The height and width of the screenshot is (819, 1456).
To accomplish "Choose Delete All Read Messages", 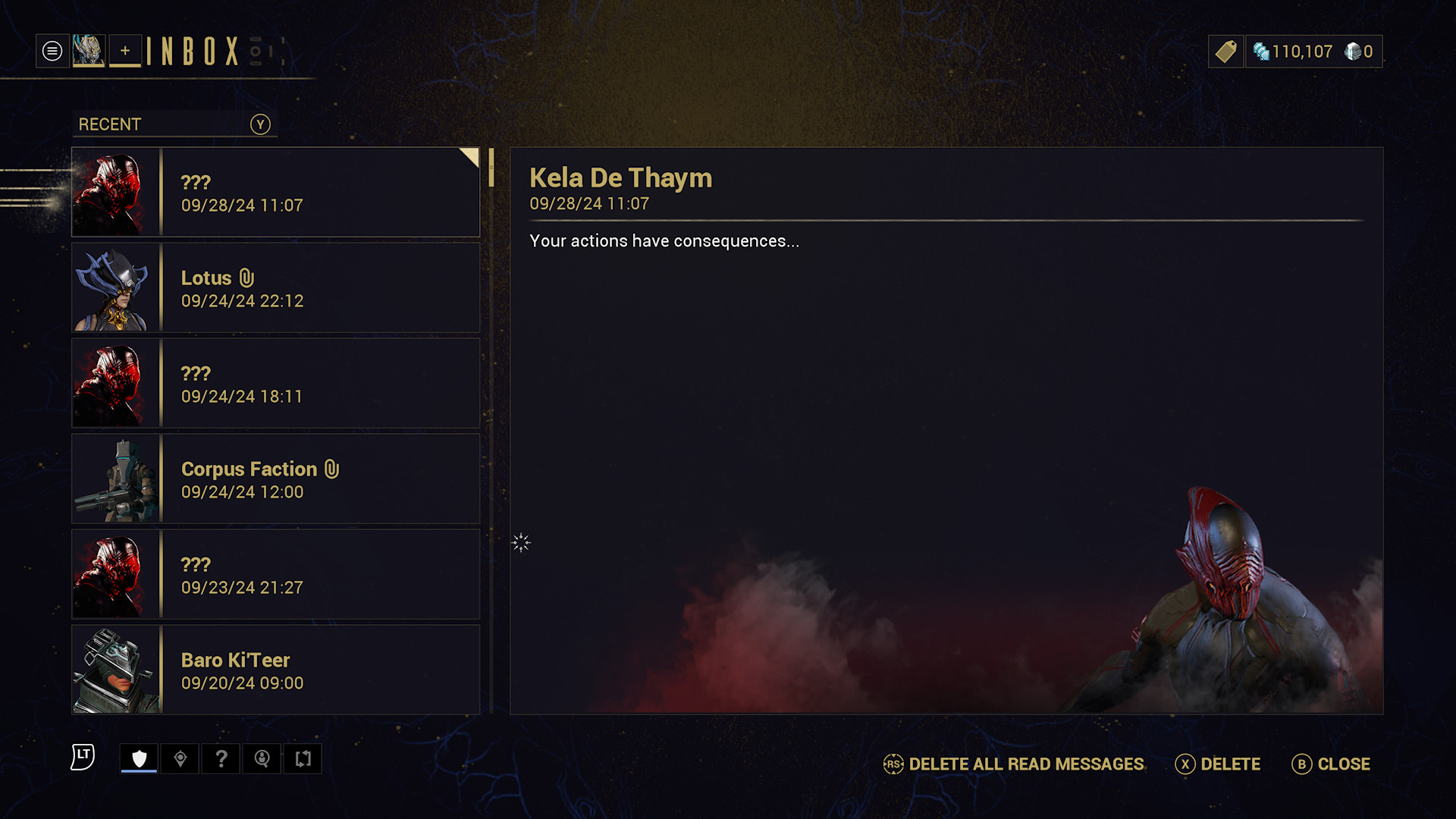I will 1014,764.
